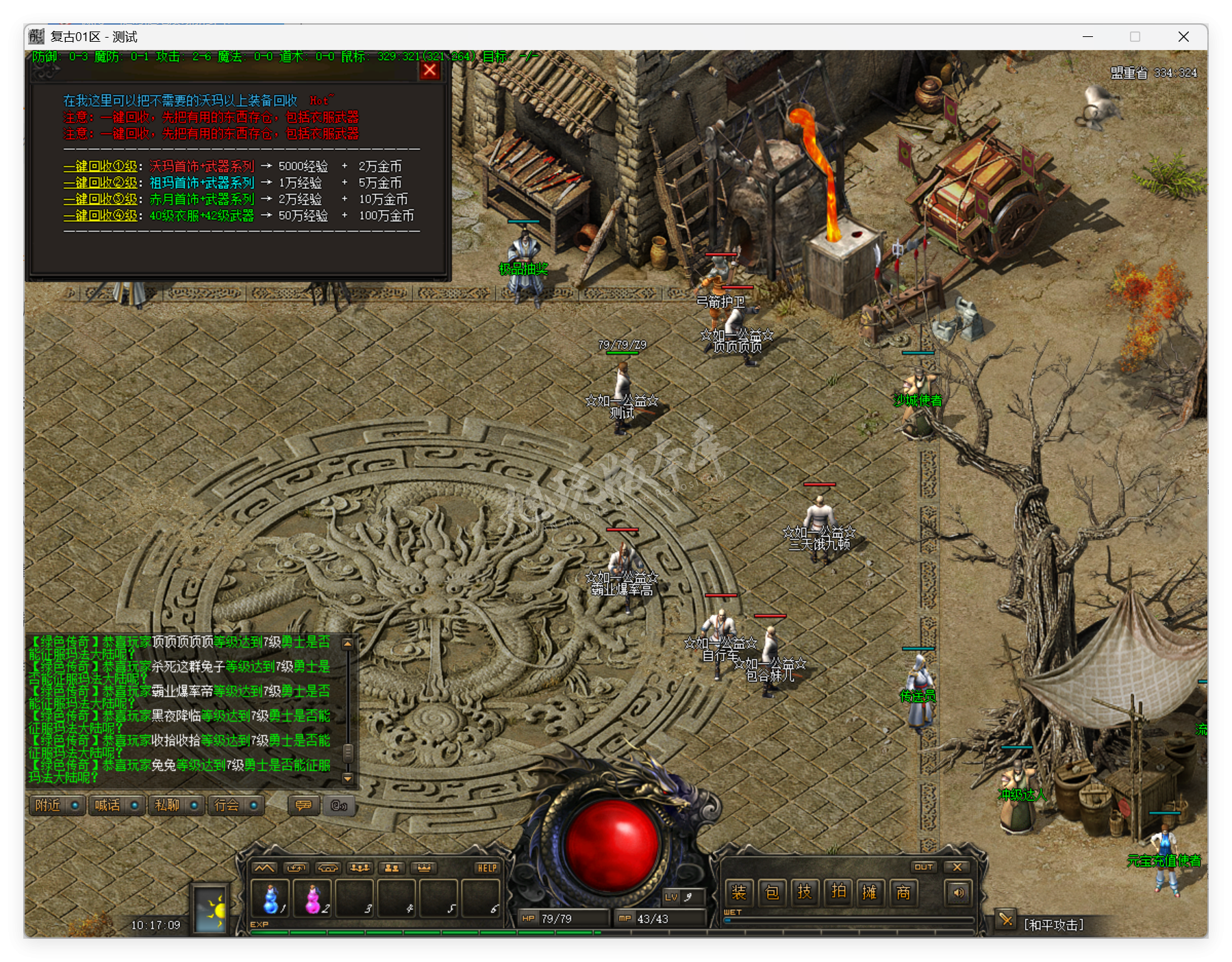Screen dimensions: 1232x962
Task: Open the auction panel via 拍 icon
Action: coord(839,893)
